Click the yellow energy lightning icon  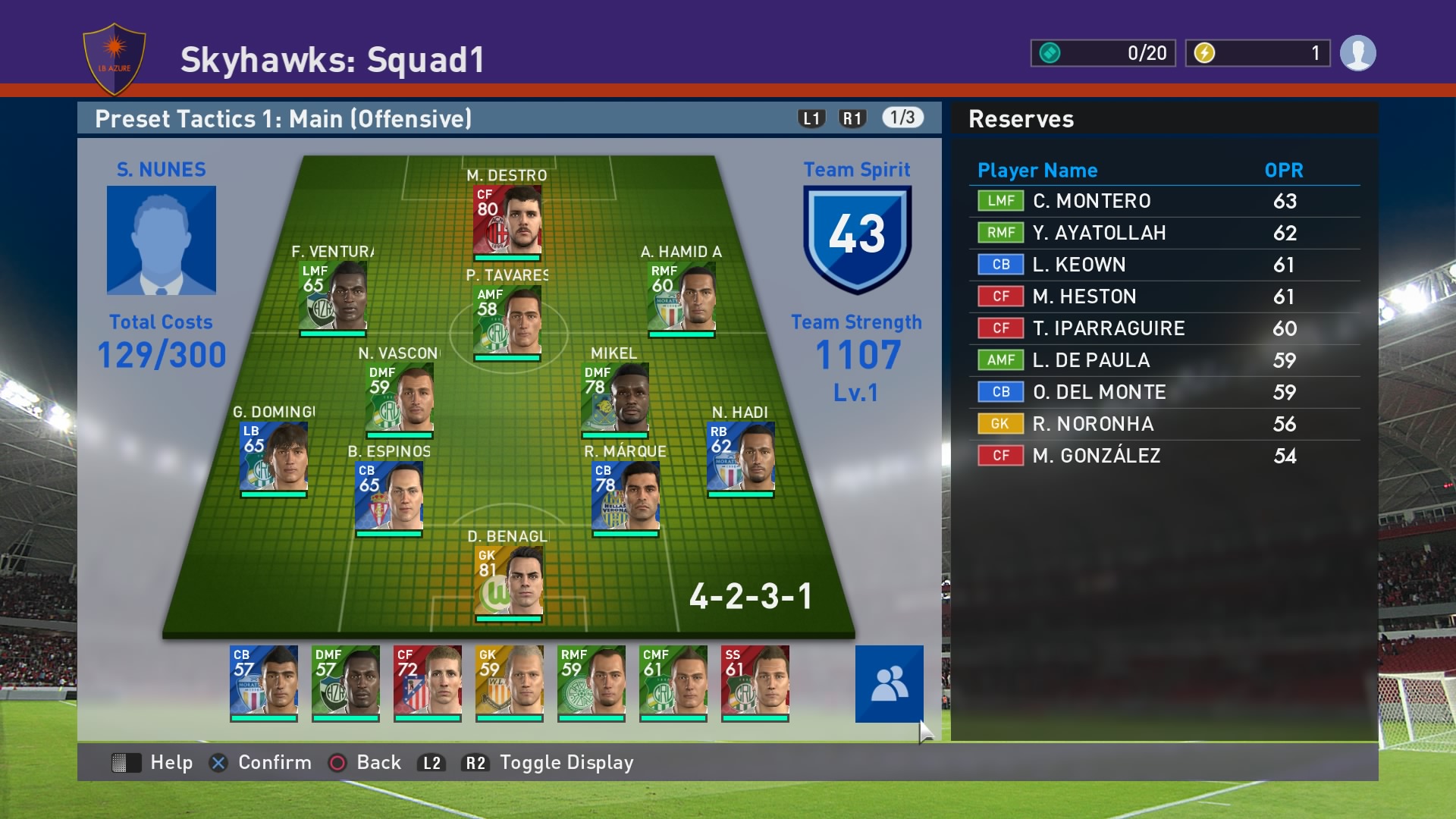point(1205,53)
